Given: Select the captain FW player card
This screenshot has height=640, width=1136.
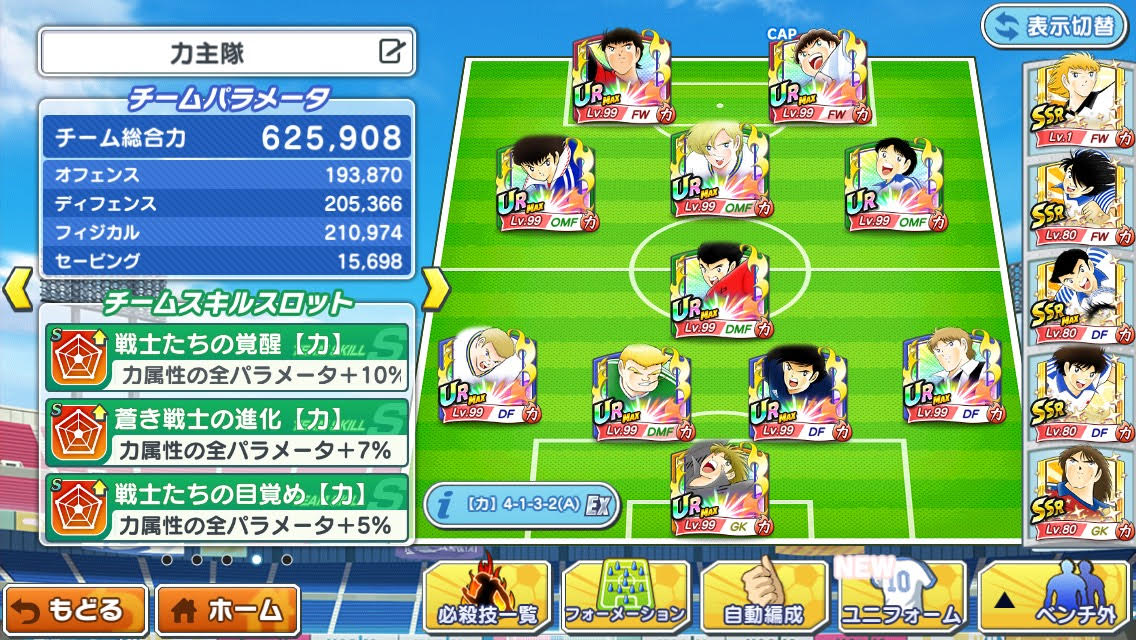Looking at the screenshot, I should pyautogui.click(x=816, y=78).
